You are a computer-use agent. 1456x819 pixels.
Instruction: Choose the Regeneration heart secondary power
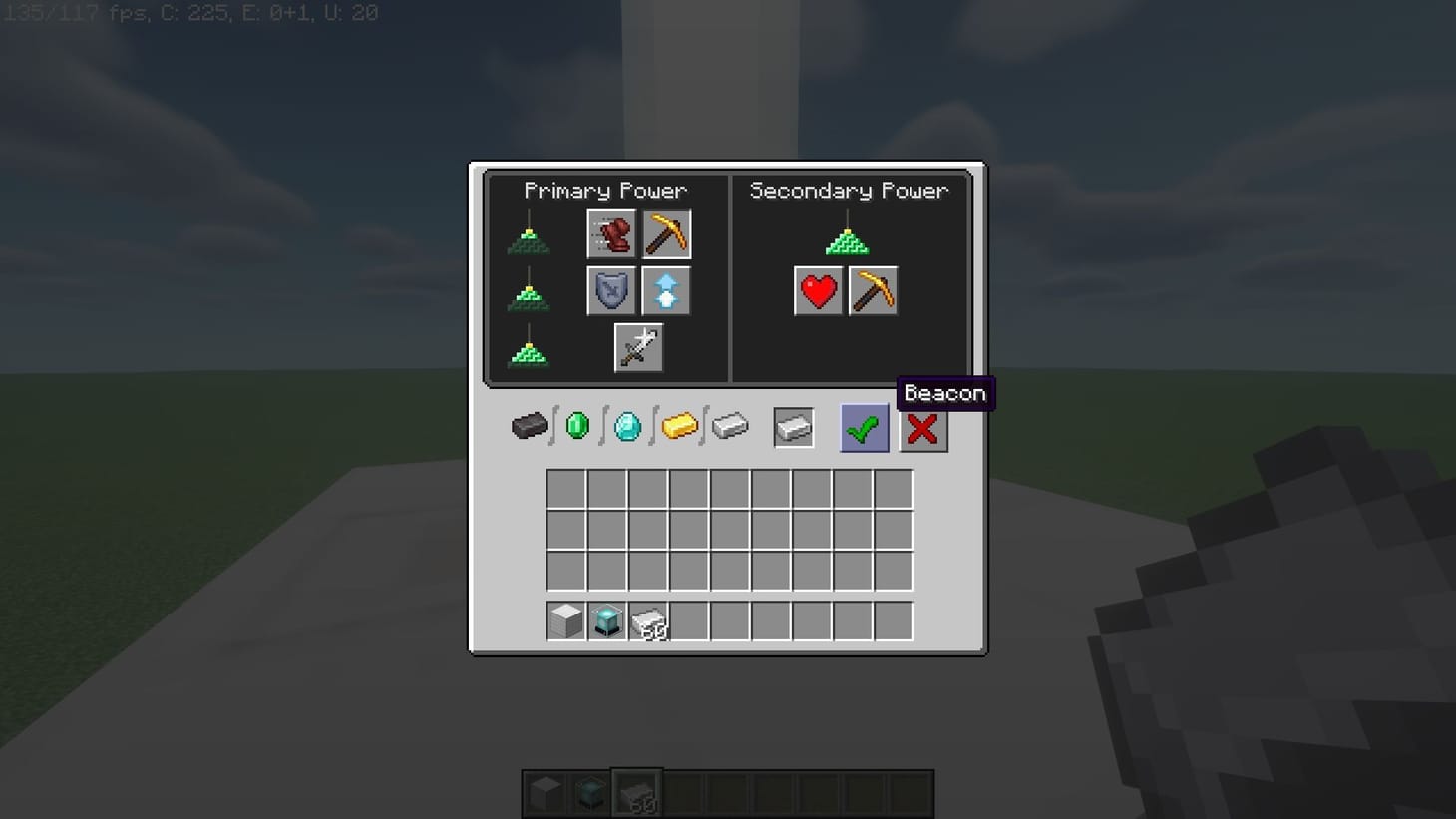818,291
